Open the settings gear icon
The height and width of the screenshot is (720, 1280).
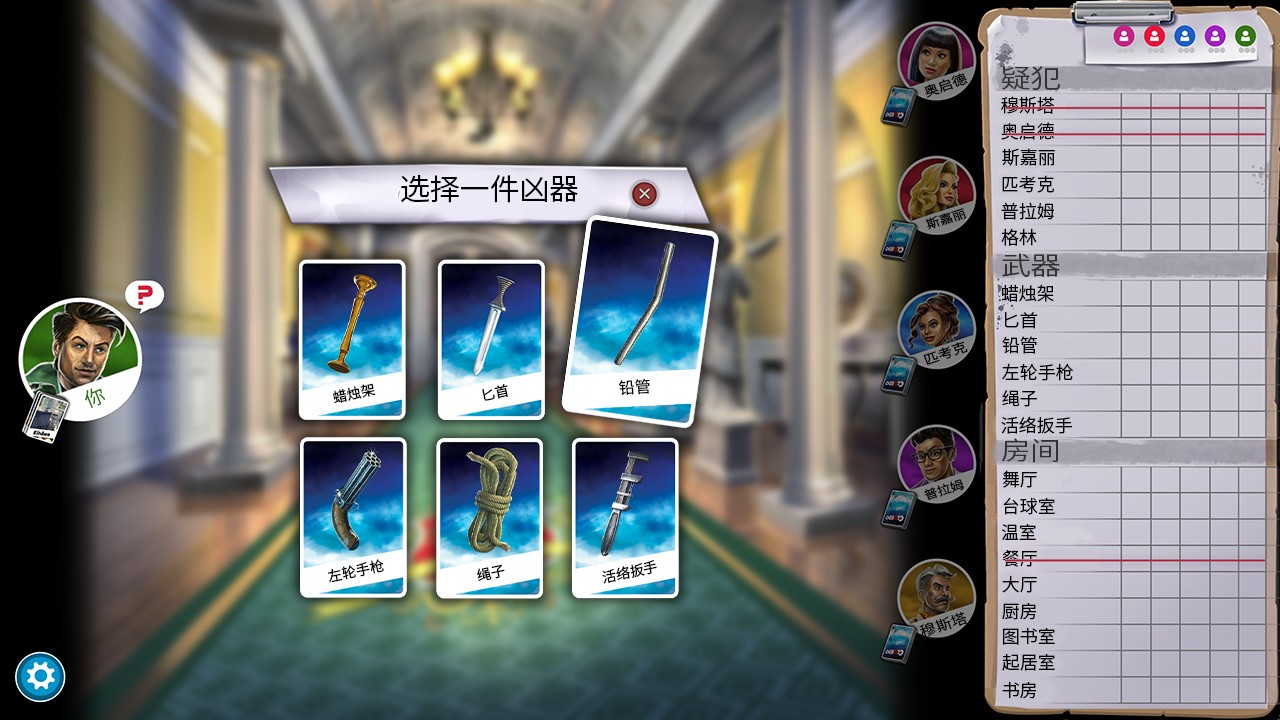click(38, 676)
